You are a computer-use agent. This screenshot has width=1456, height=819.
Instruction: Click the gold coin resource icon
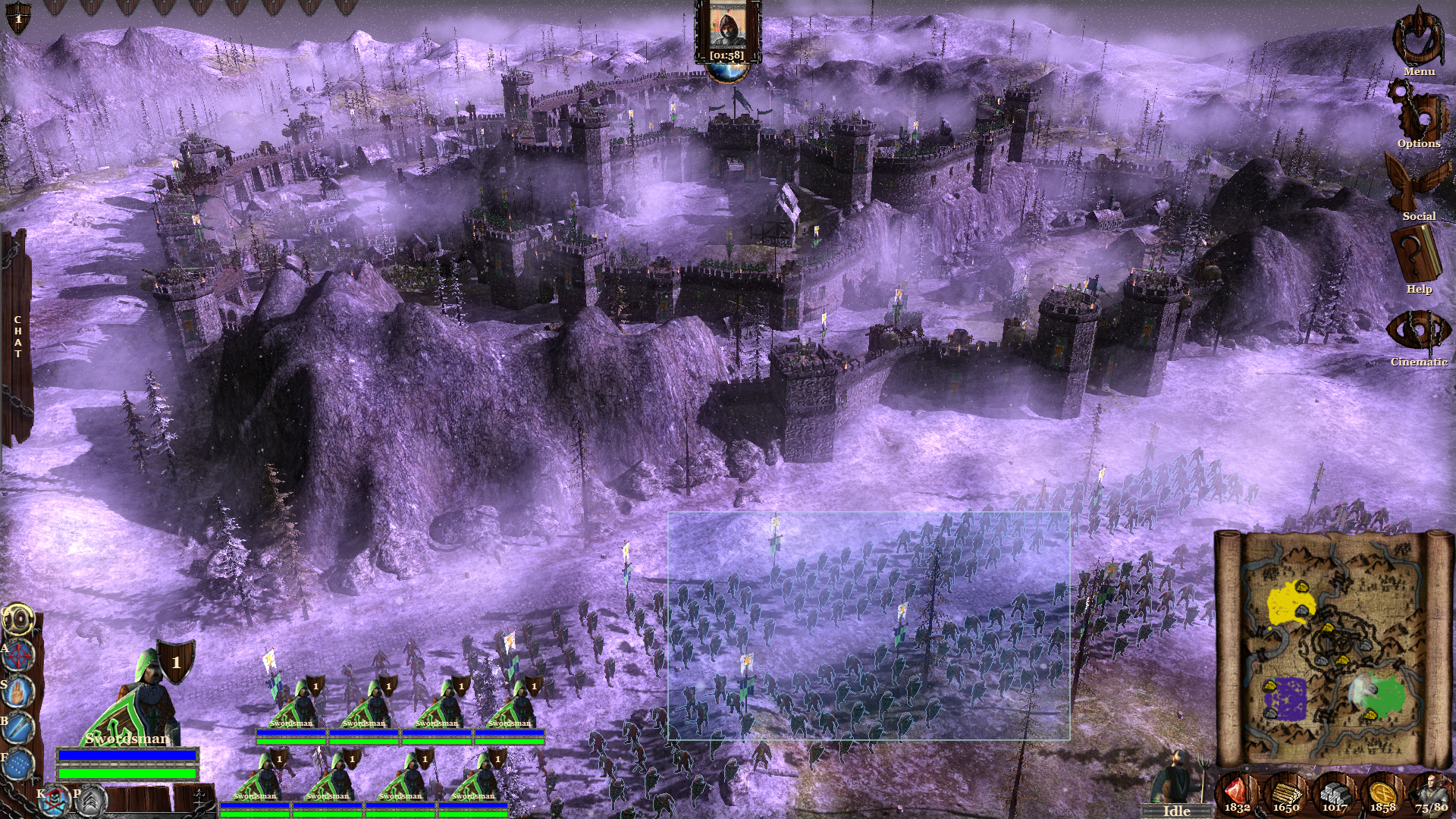(1385, 792)
